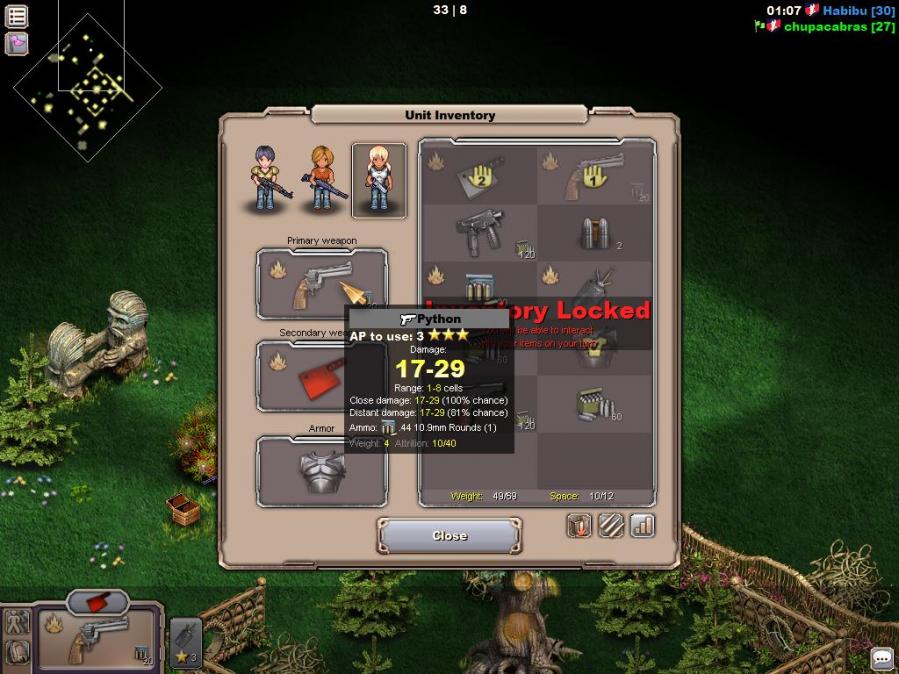Click the diagonal stripes inventory button
Viewport: 899px width, 674px height.
(611, 525)
